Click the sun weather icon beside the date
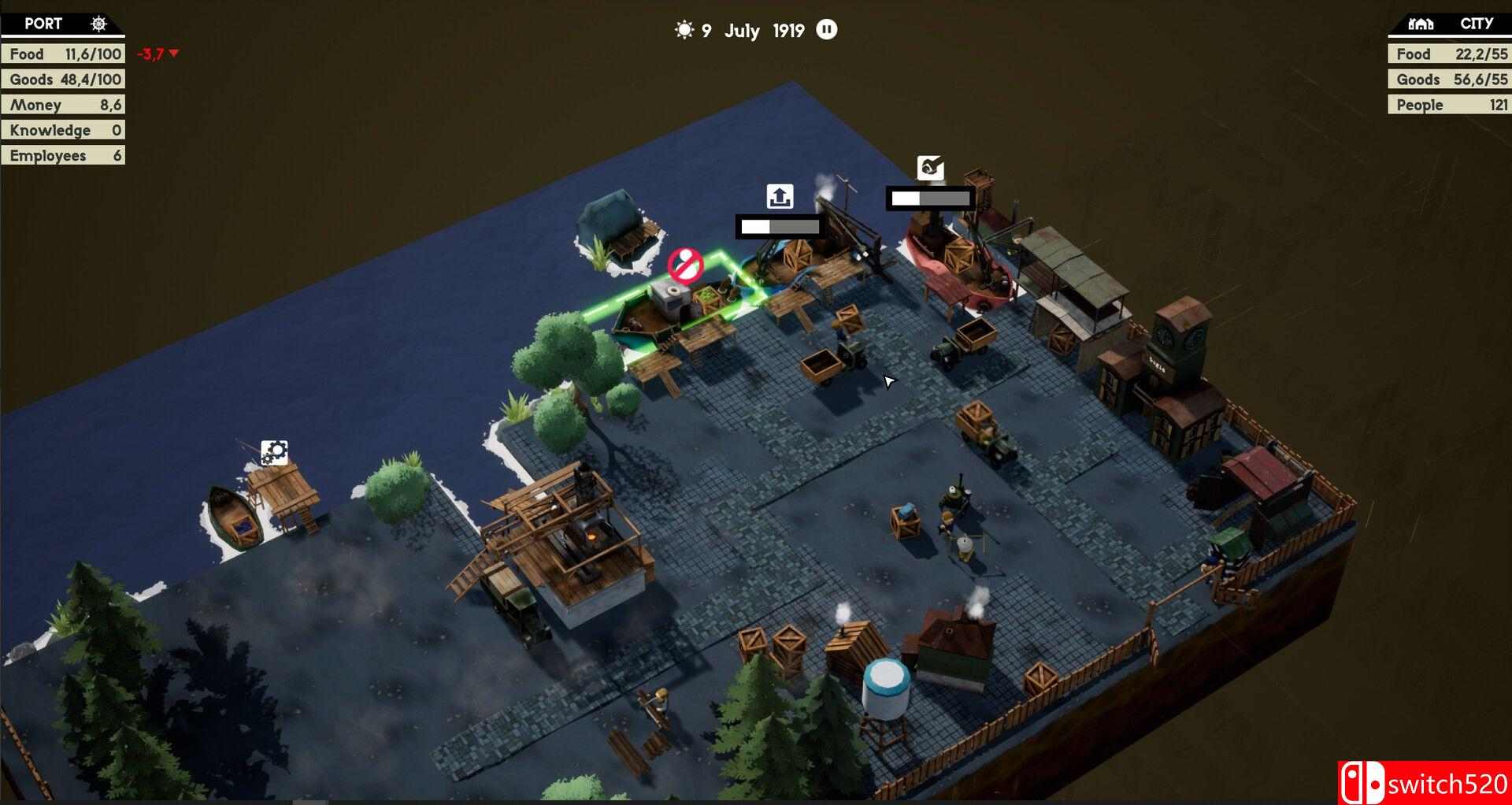Screen dimensions: 1512x805 point(685,29)
